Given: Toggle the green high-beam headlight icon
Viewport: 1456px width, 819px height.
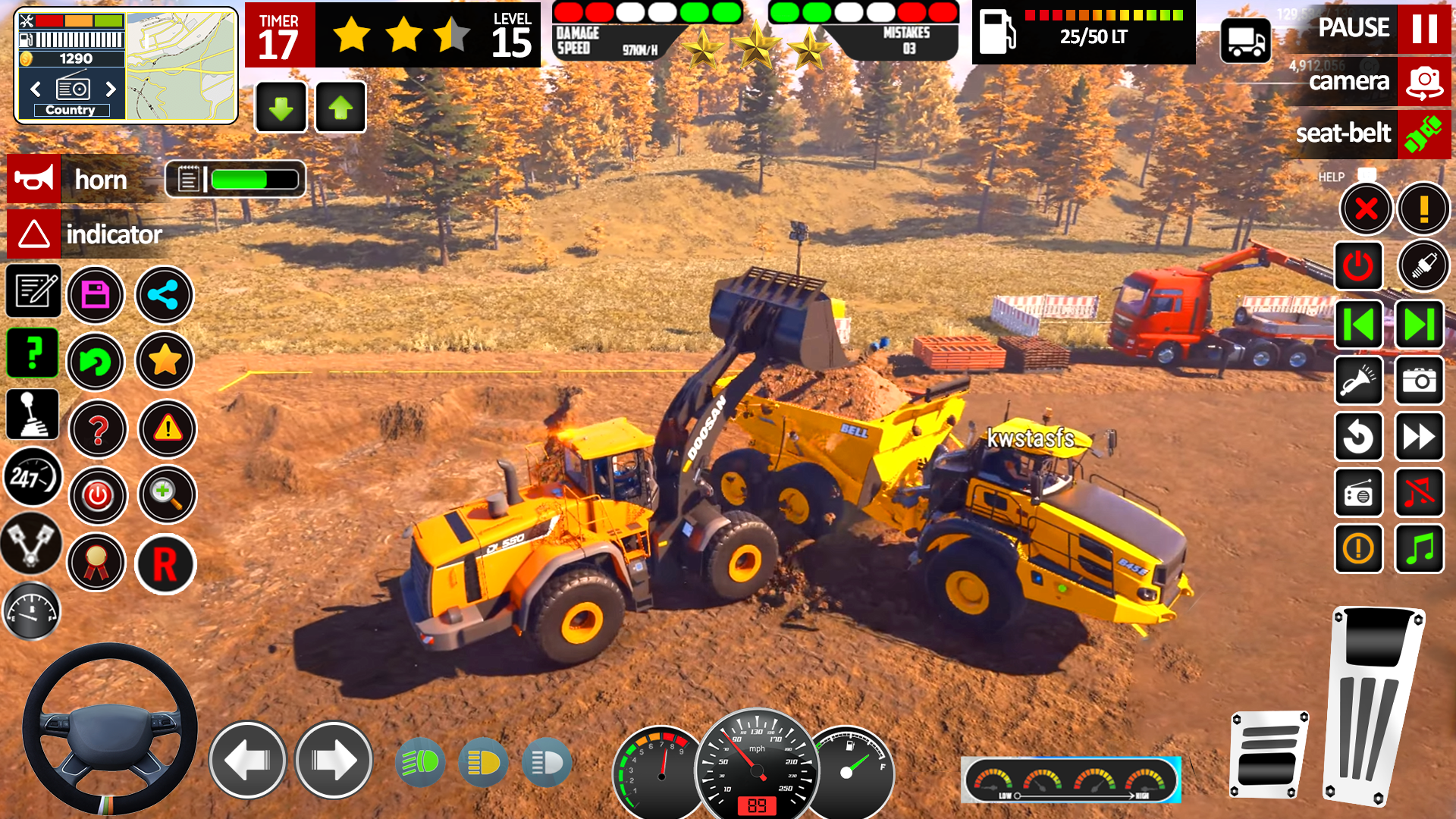Looking at the screenshot, I should 420,762.
